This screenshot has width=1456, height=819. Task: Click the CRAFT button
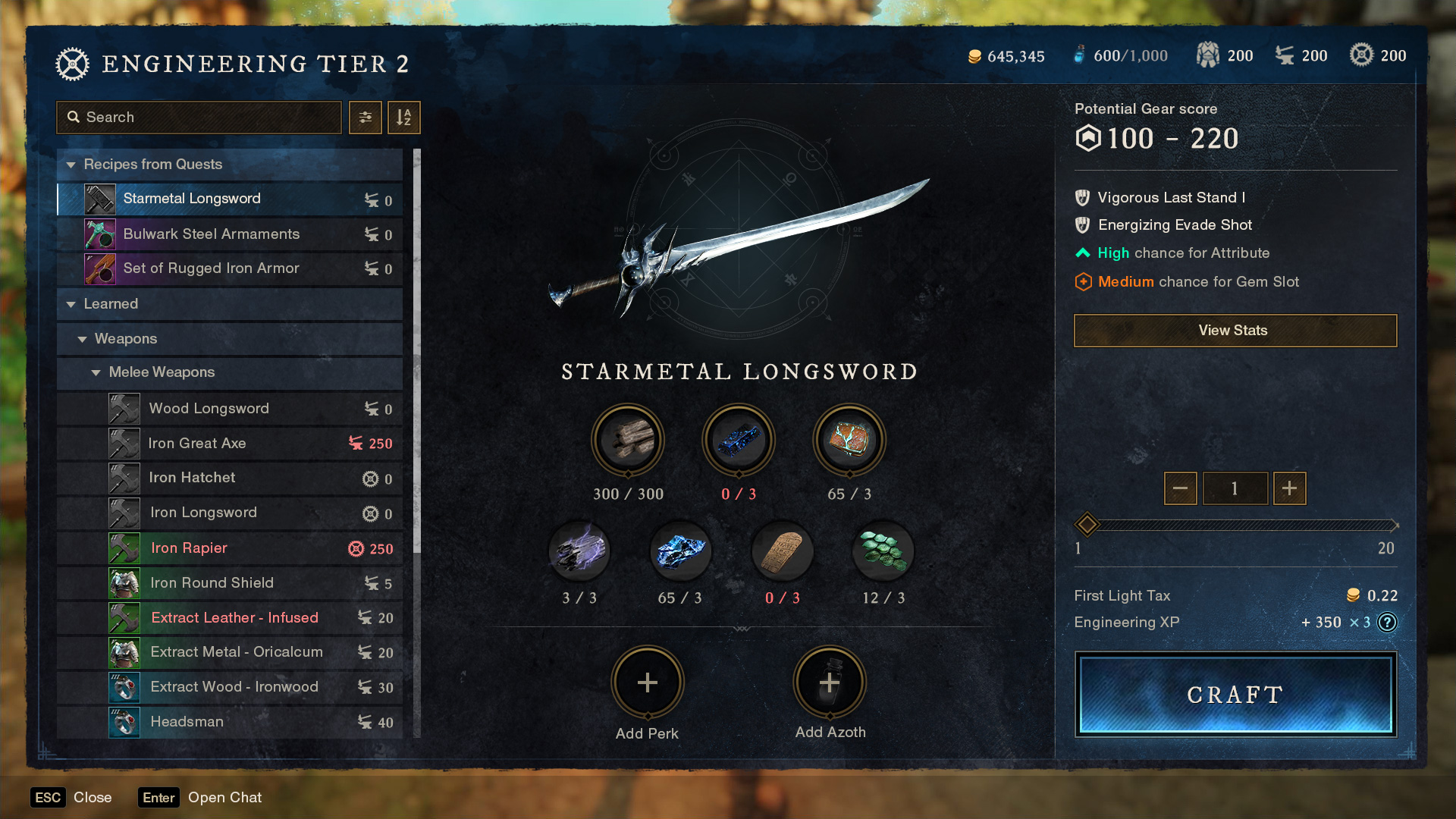pyautogui.click(x=1235, y=695)
